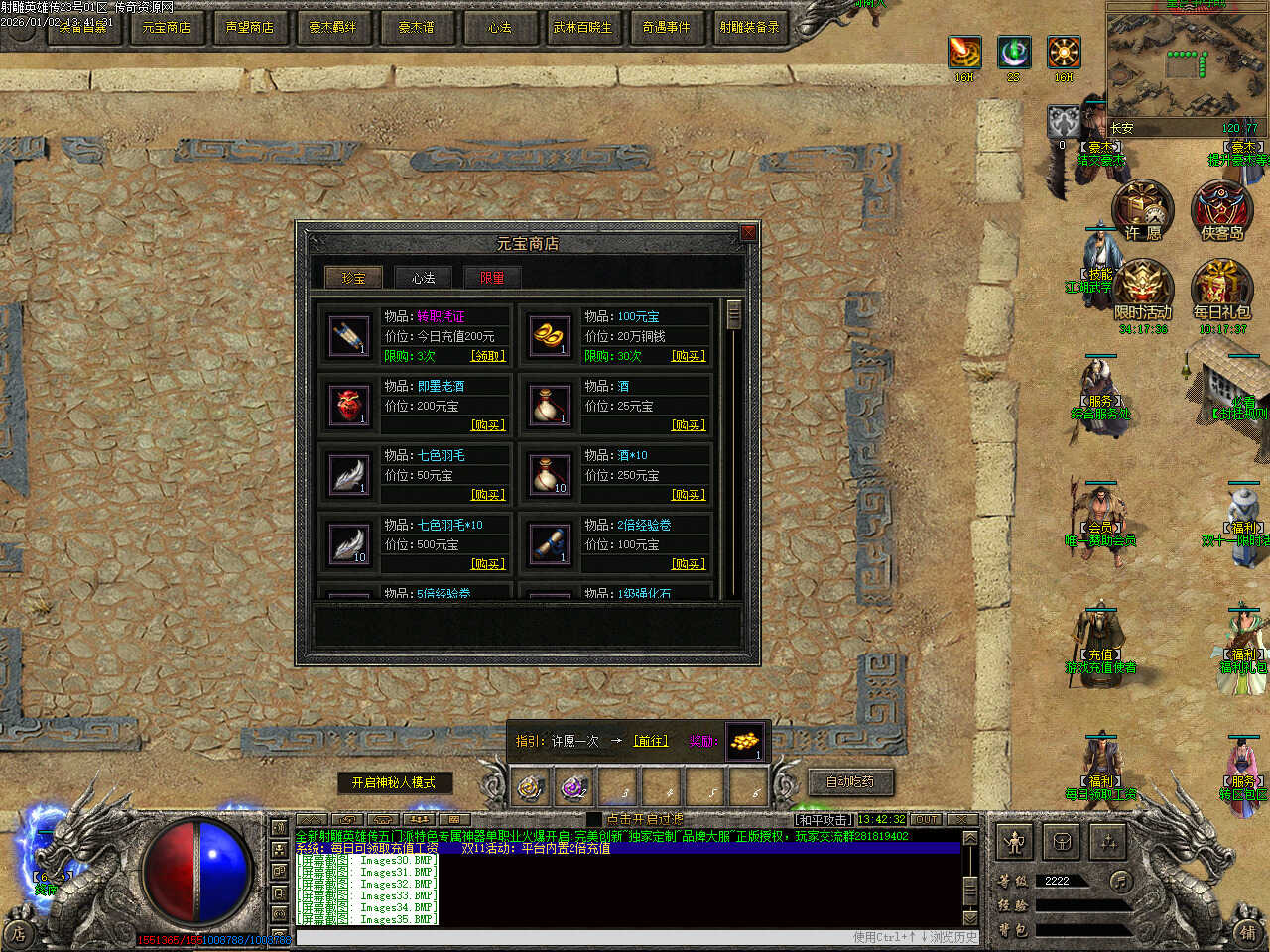Open the 奇遇事件 menu entry
Screen dimensions: 1270x952
[x=666, y=27]
